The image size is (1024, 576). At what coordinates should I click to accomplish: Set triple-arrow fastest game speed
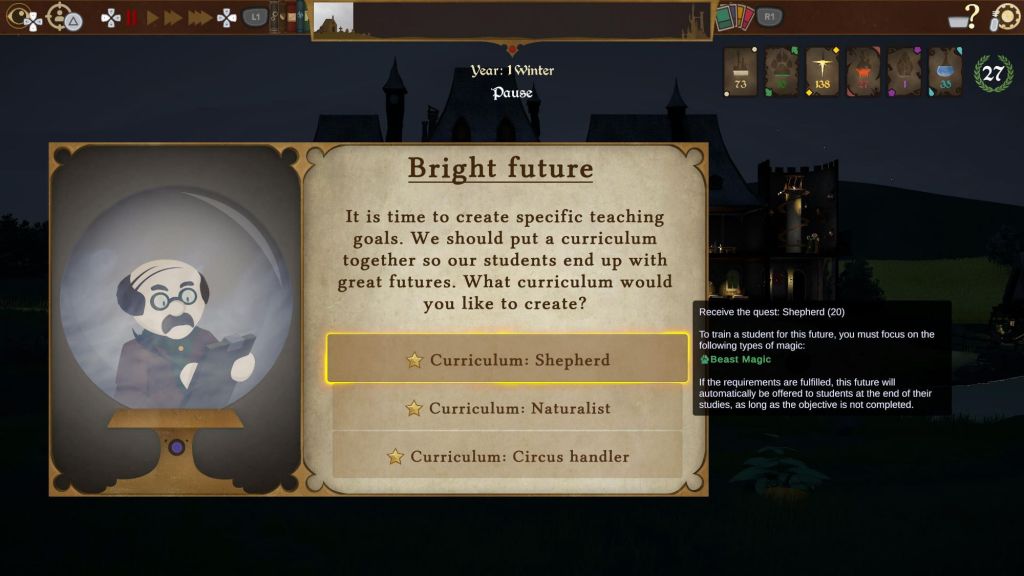point(199,17)
